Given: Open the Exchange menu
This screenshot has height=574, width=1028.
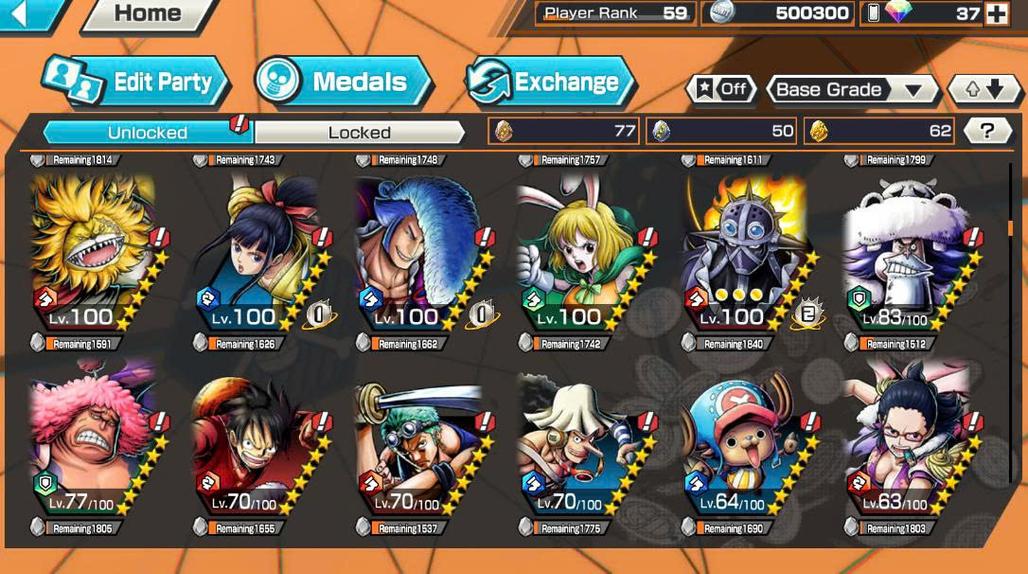Looking at the screenshot, I should (551, 82).
